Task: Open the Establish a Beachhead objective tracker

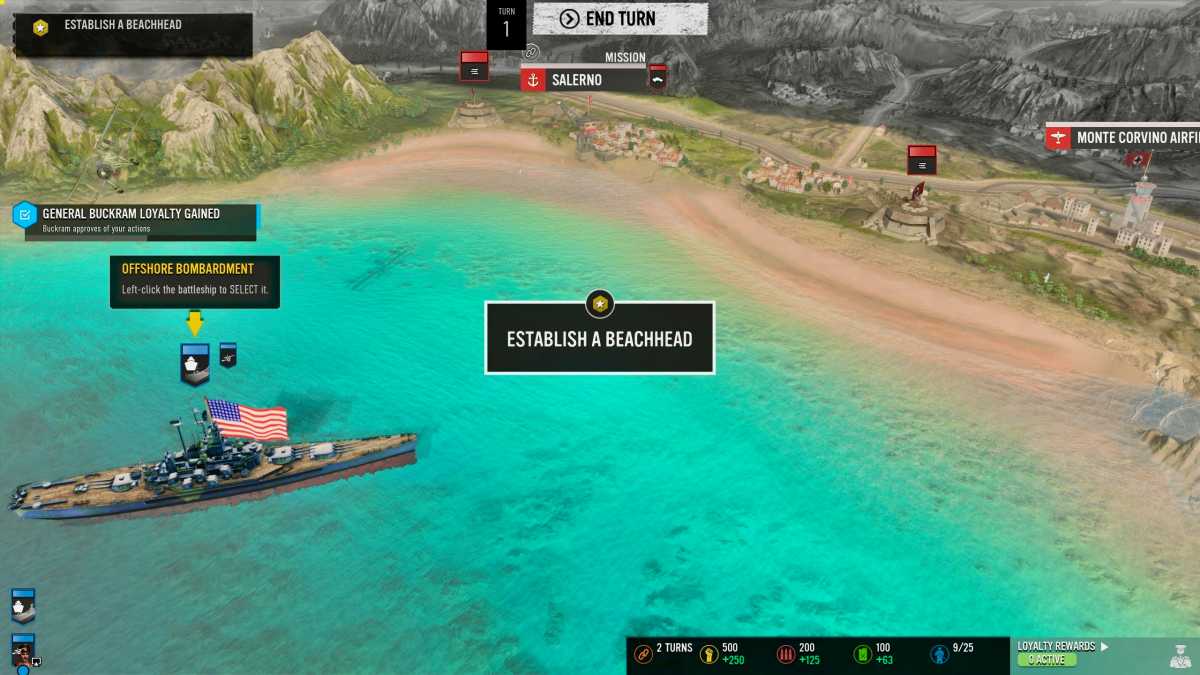Action: coord(132,33)
